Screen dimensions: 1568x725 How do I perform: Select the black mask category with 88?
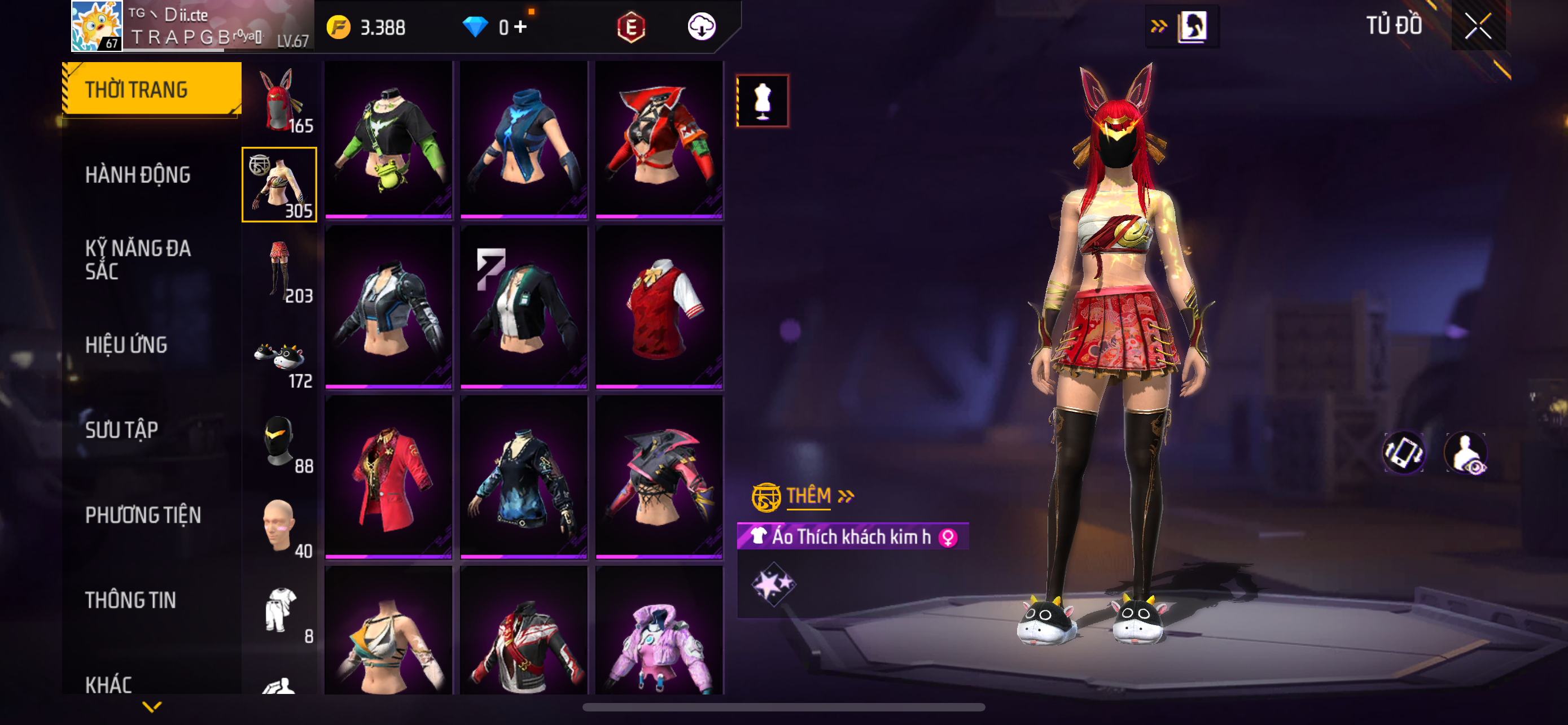tap(280, 441)
